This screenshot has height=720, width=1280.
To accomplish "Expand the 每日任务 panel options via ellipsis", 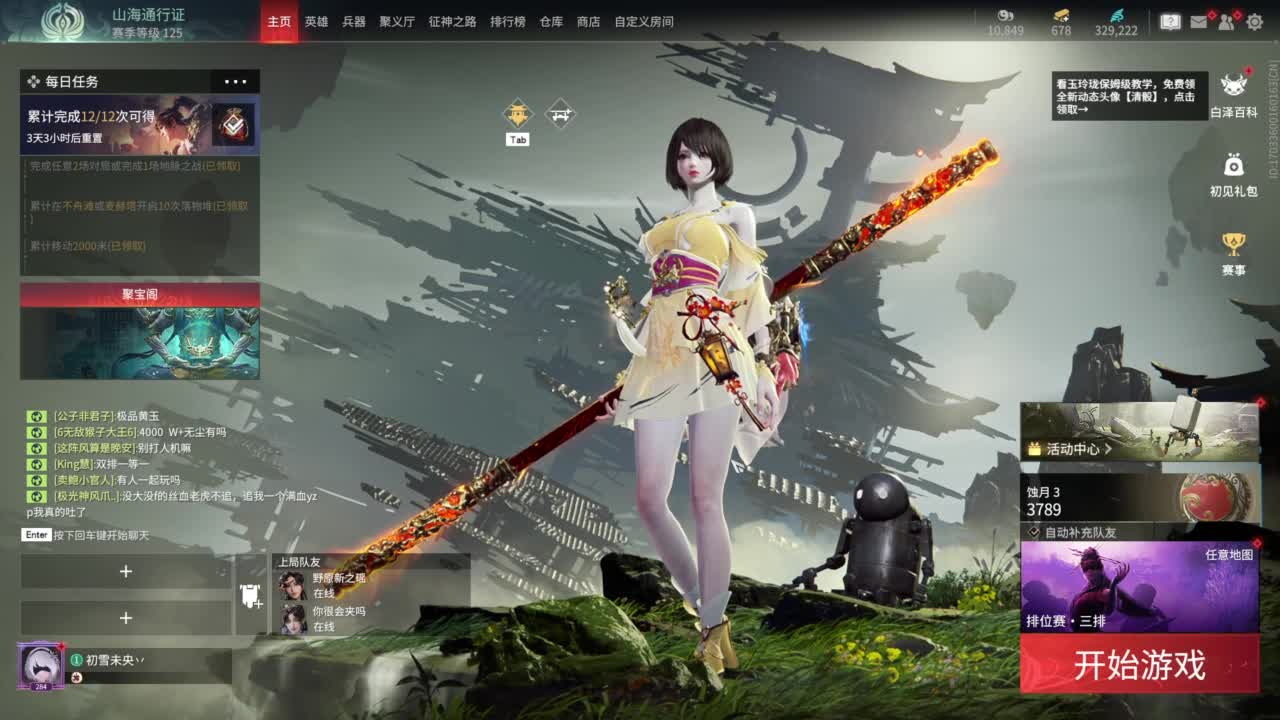I will coord(236,81).
